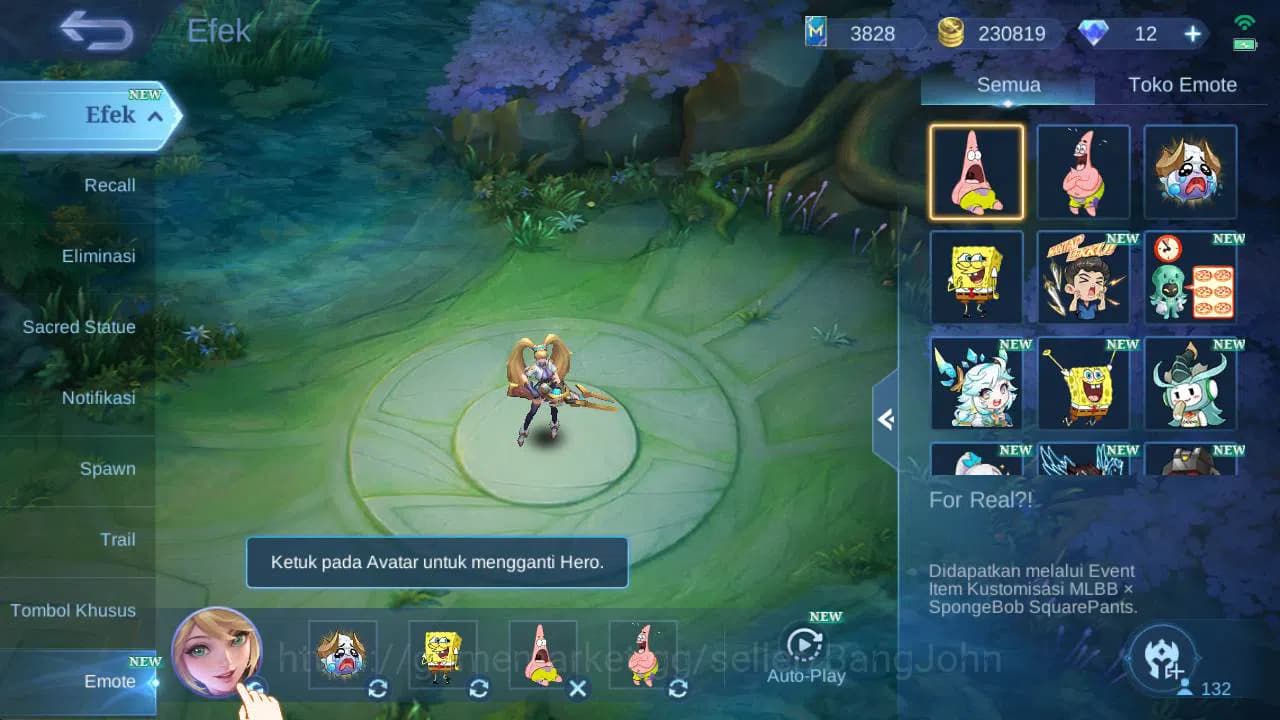Click refresh on the laughing Patrick emote slot
The height and width of the screenshot is (720, 1280).
(x=678, y=689)
